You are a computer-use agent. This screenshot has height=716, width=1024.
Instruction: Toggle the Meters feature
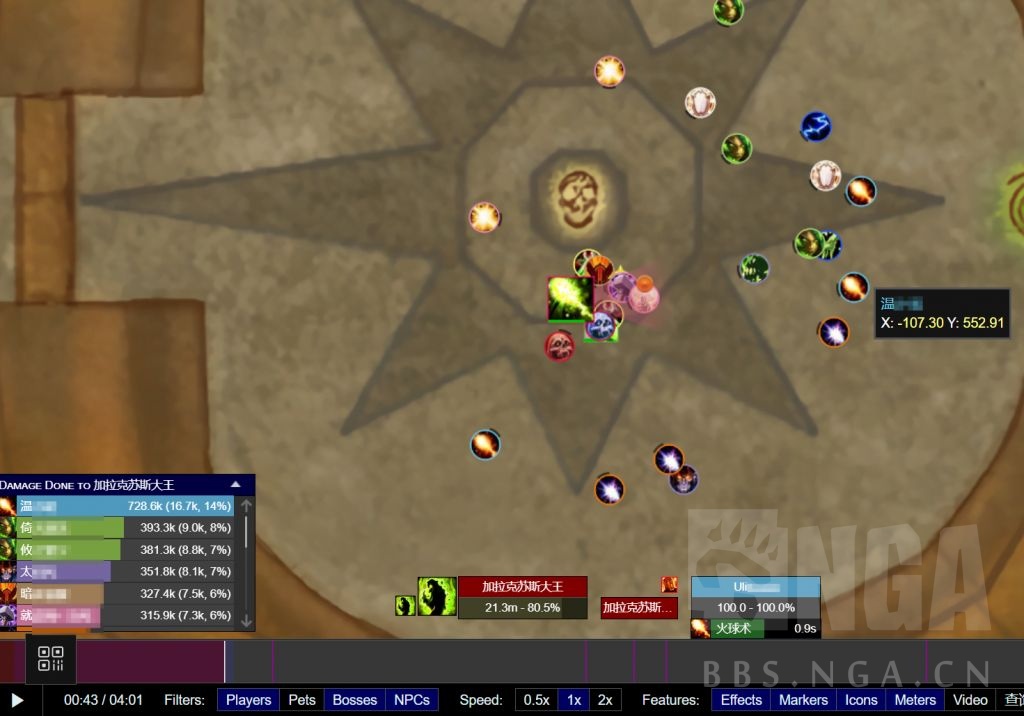915,700
